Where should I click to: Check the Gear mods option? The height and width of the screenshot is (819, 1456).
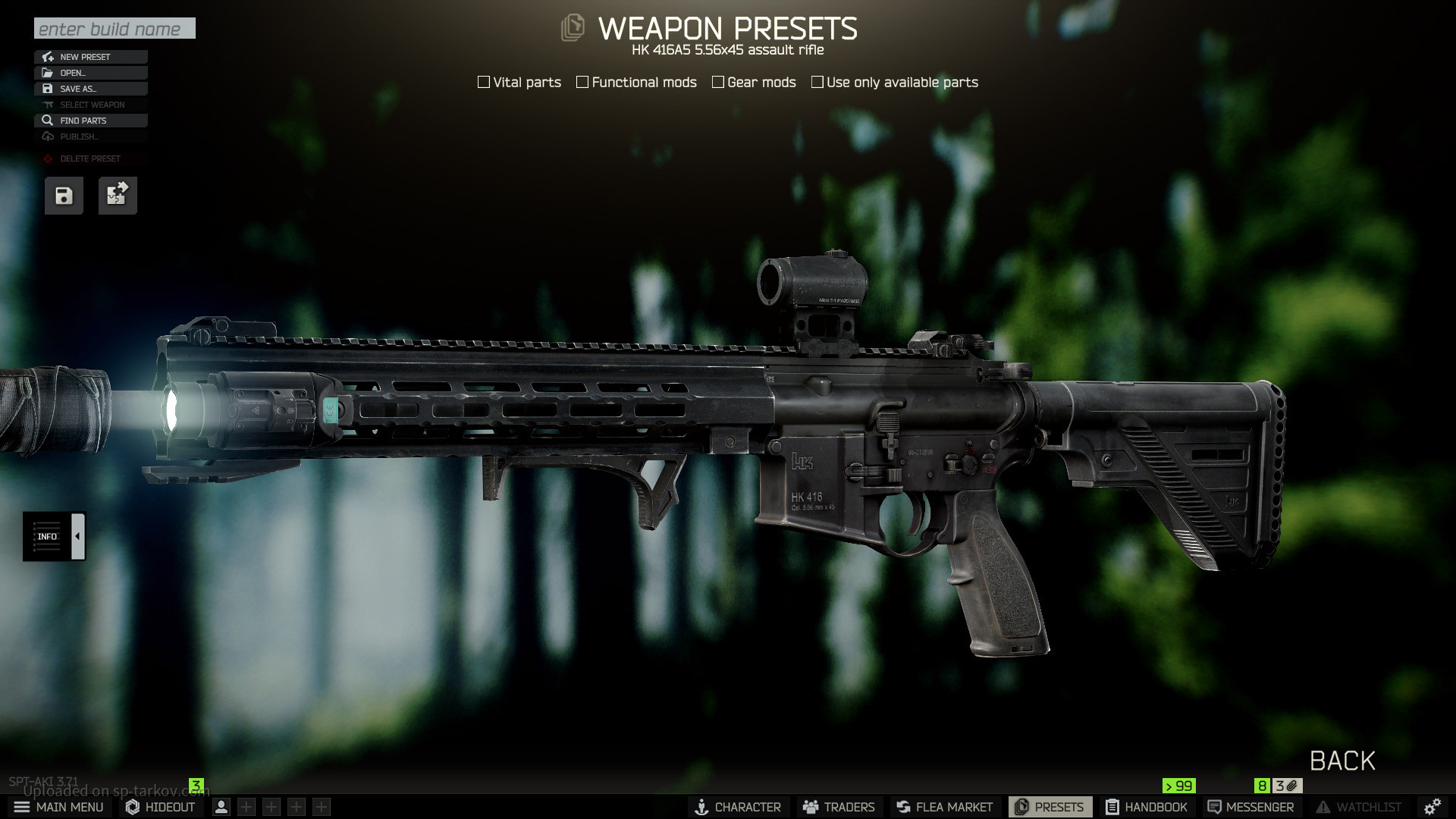point(718,82)
